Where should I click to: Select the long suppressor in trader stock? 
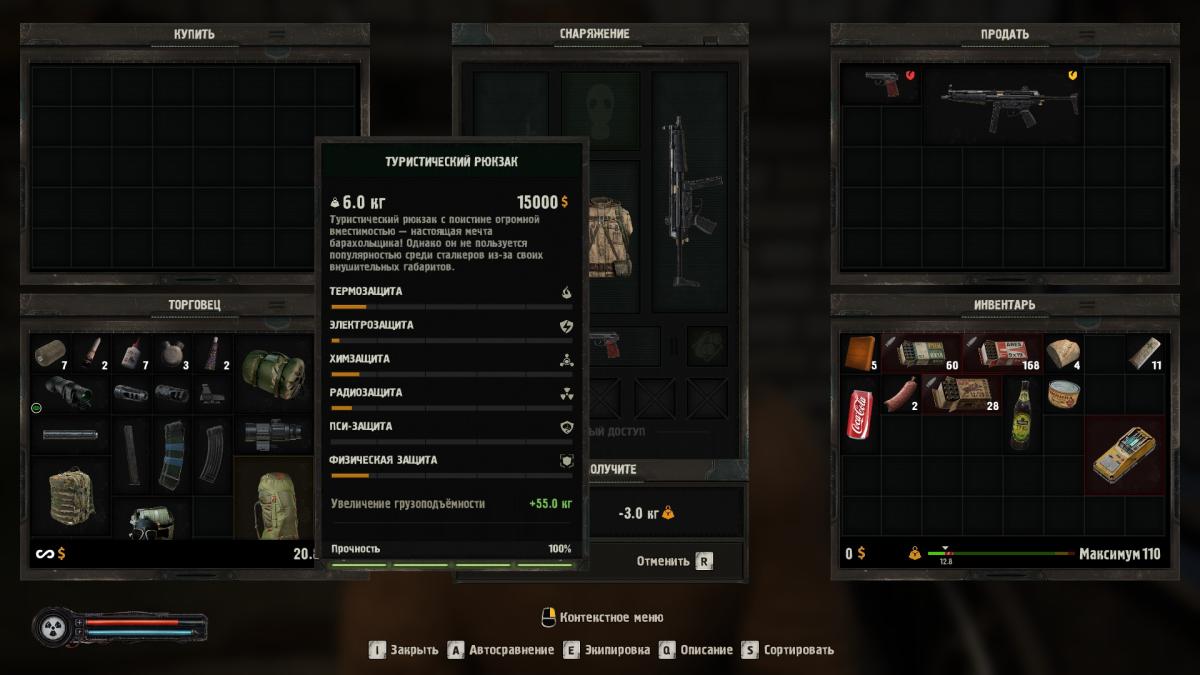(x=70, y=435)
